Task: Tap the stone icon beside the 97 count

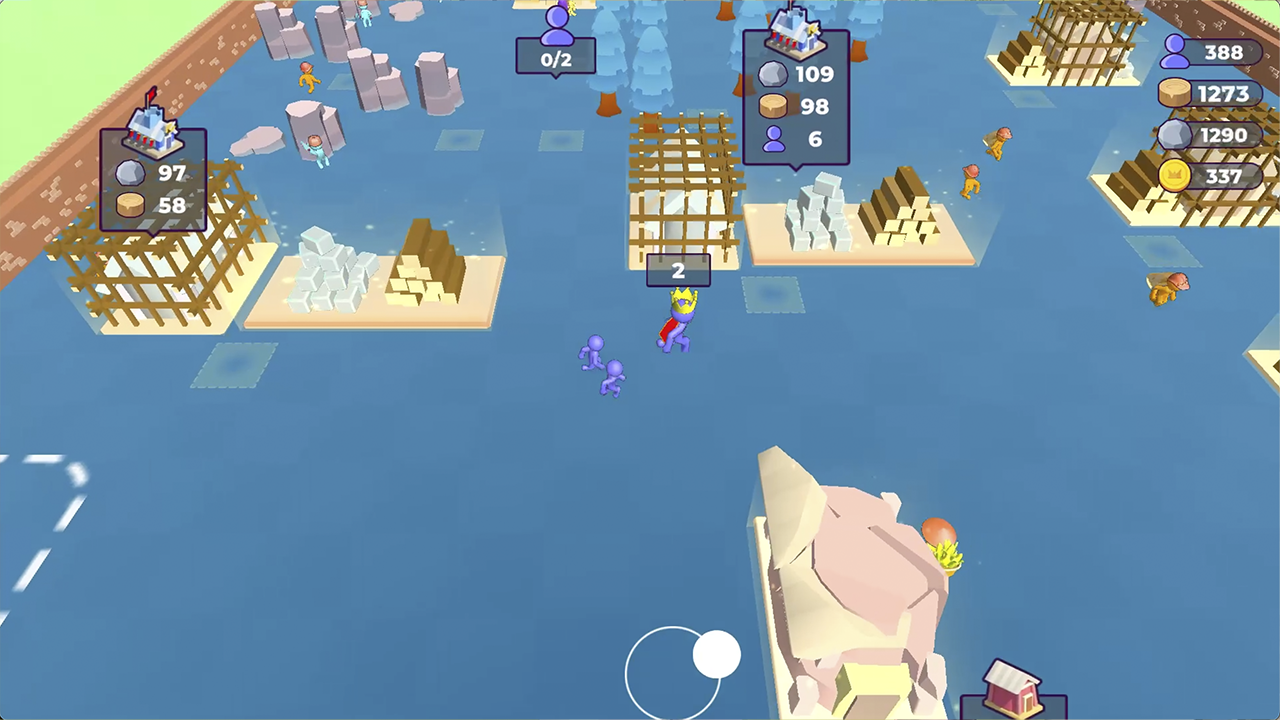Action: (130, 173)
